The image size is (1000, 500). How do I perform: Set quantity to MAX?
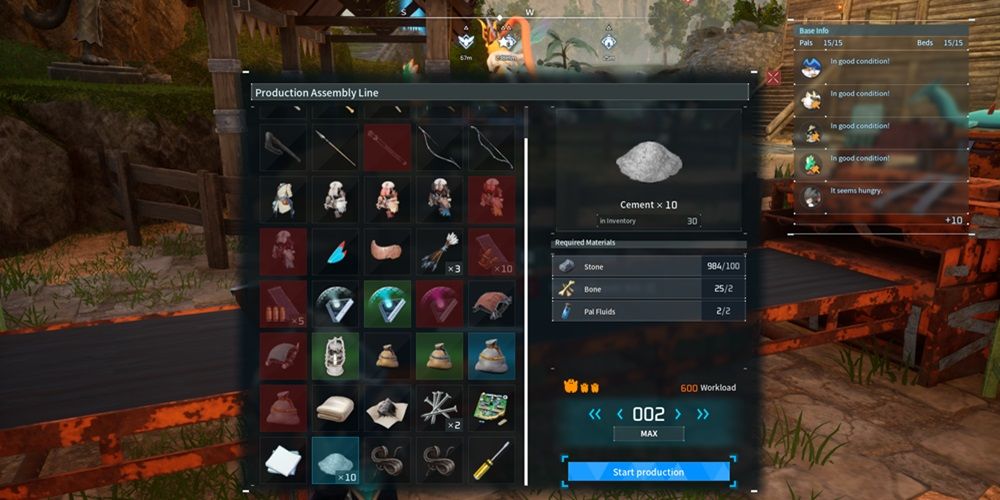pos(649,434)
